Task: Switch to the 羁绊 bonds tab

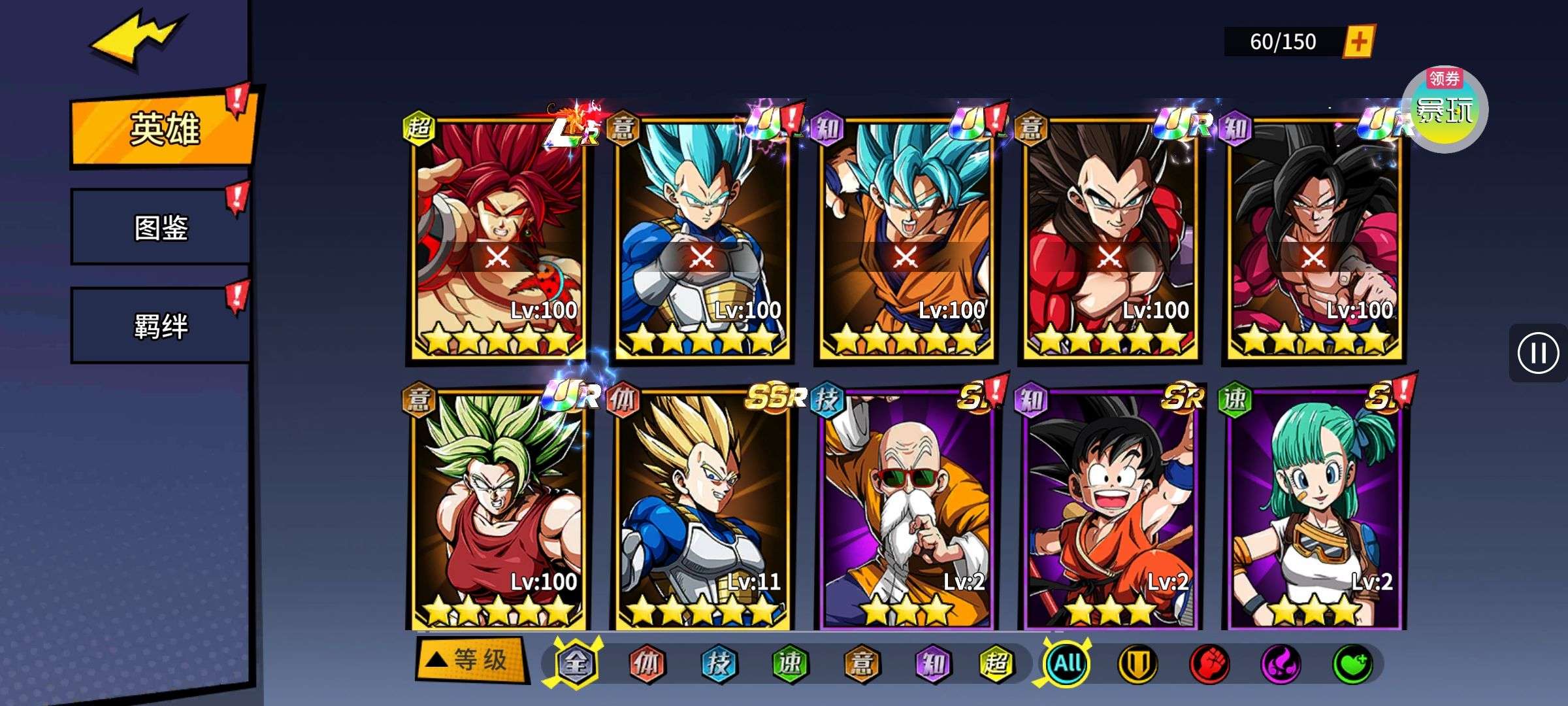Action: tap(161, 326)
